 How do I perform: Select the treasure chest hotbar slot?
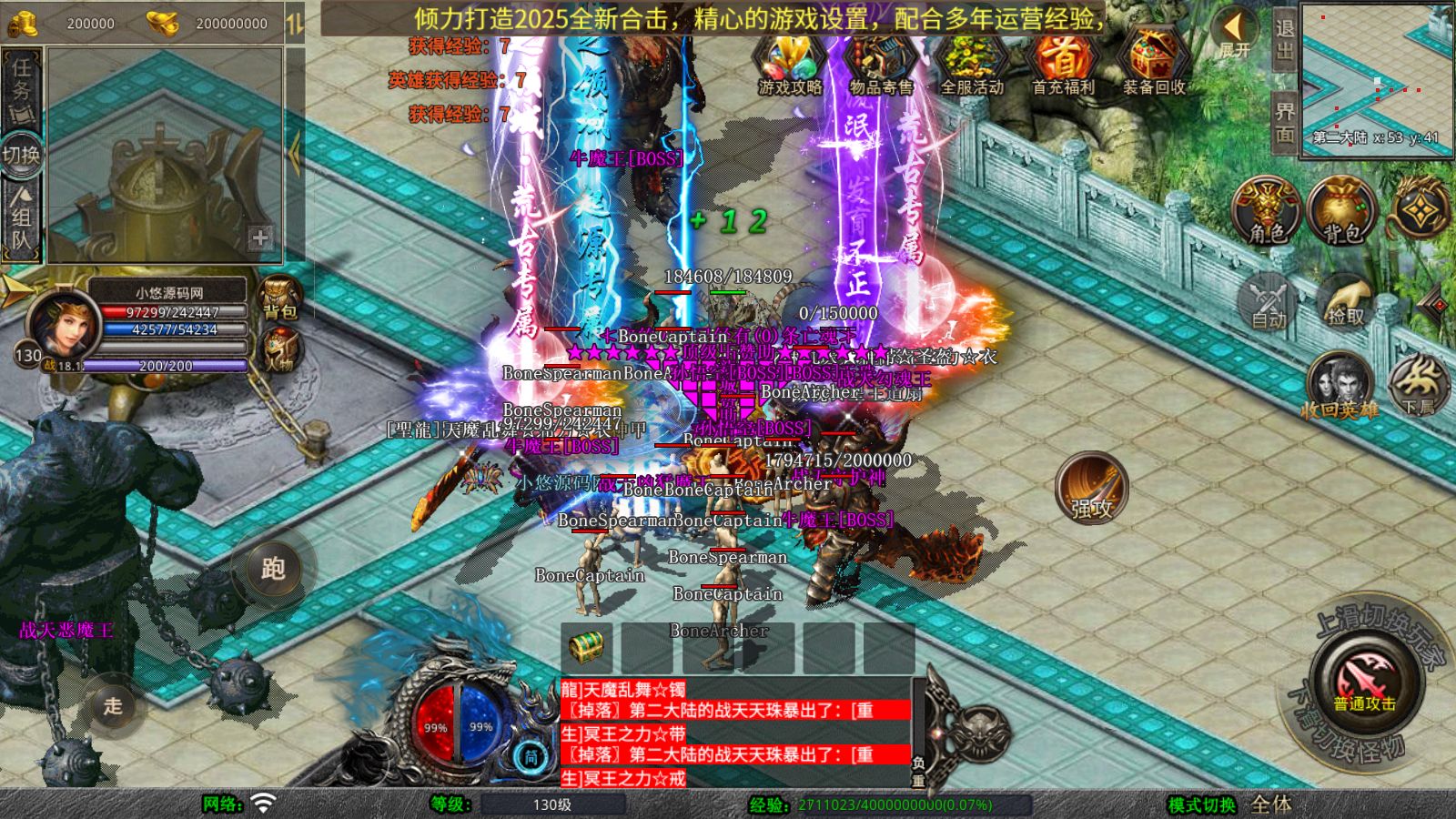point(586,648)
